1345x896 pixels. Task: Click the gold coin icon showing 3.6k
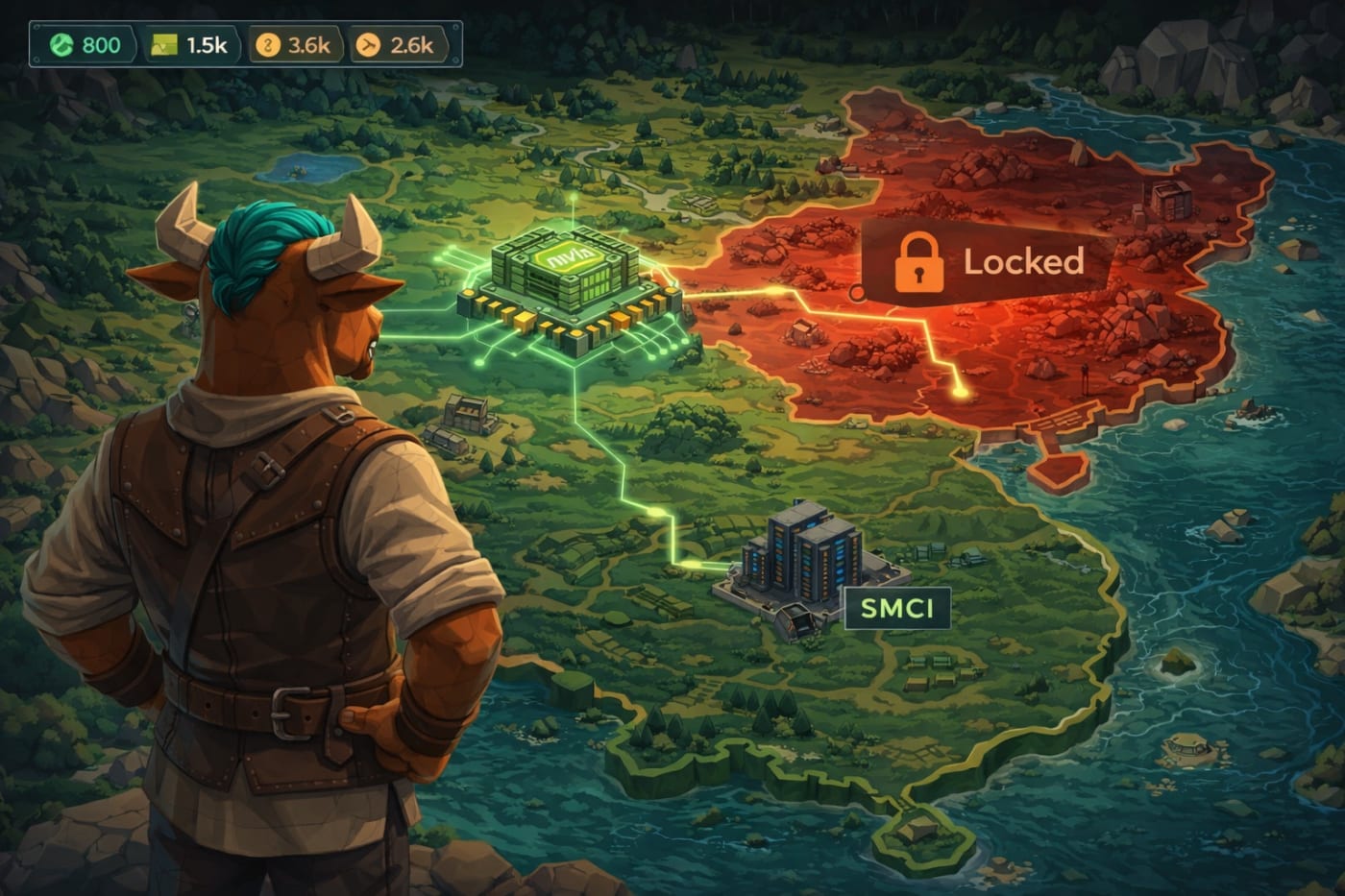[267, 44]
